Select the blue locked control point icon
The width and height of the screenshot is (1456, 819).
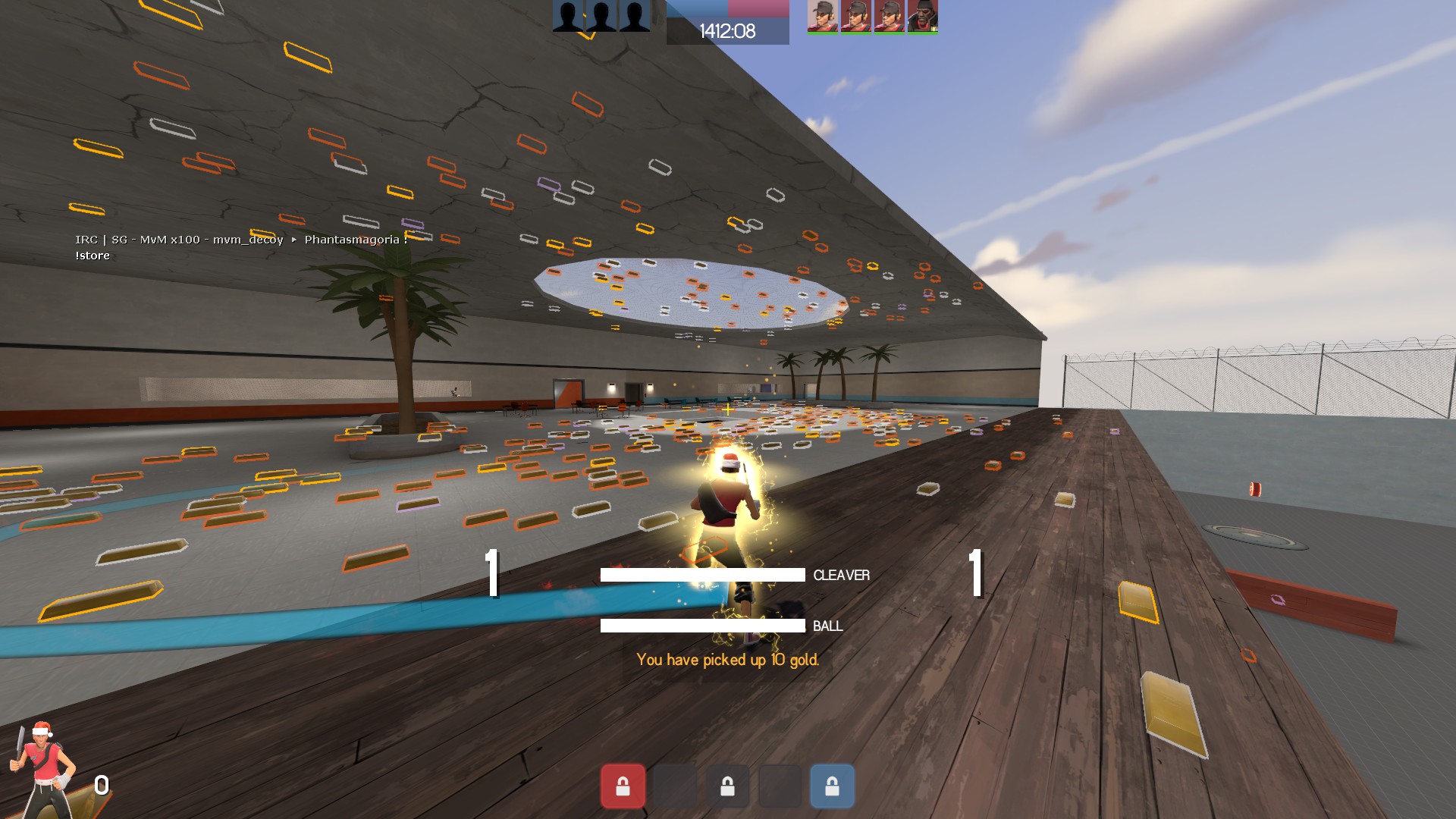pos(832,786)
